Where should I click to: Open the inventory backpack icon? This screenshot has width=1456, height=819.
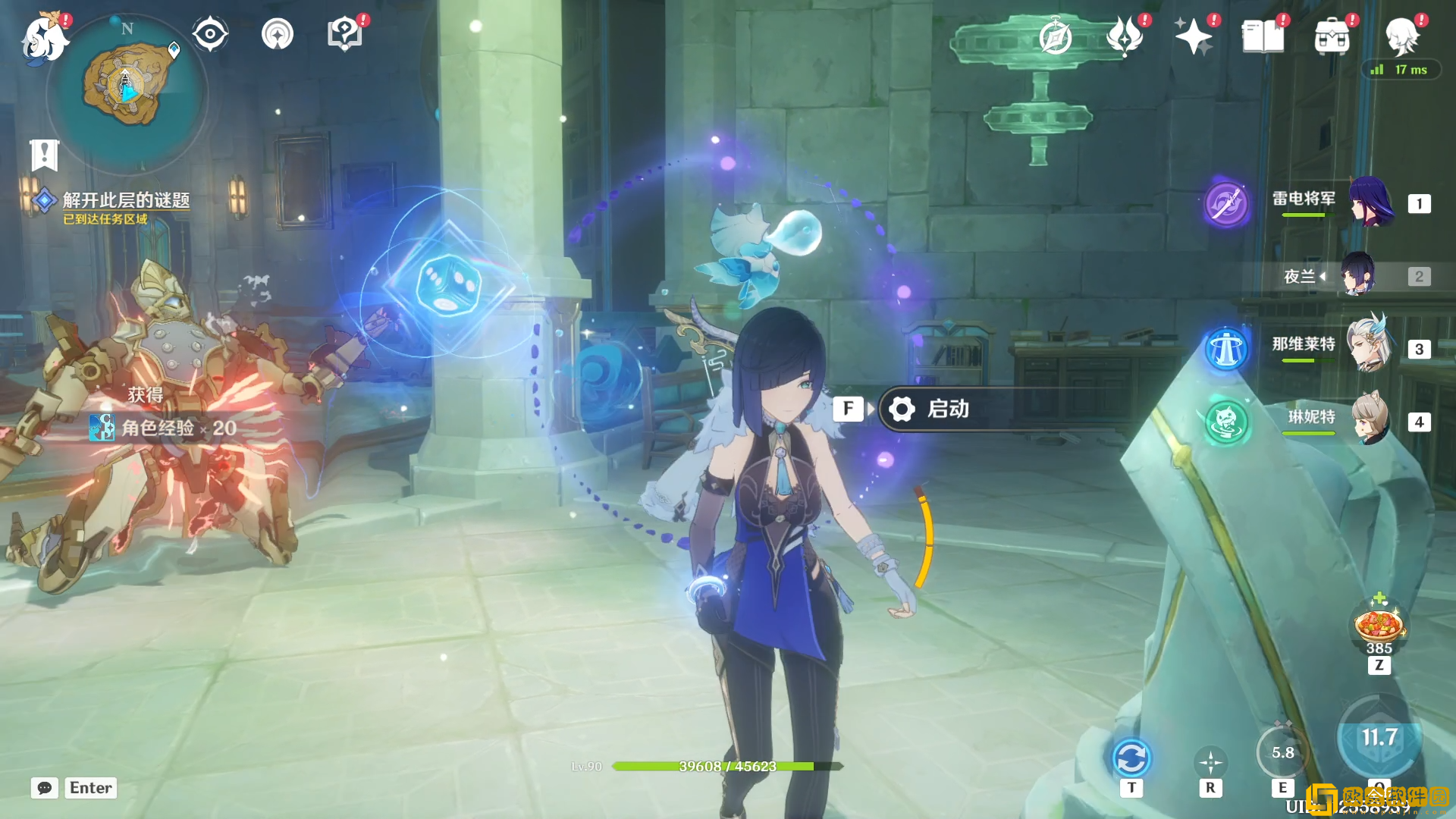tap(1332, 36)
